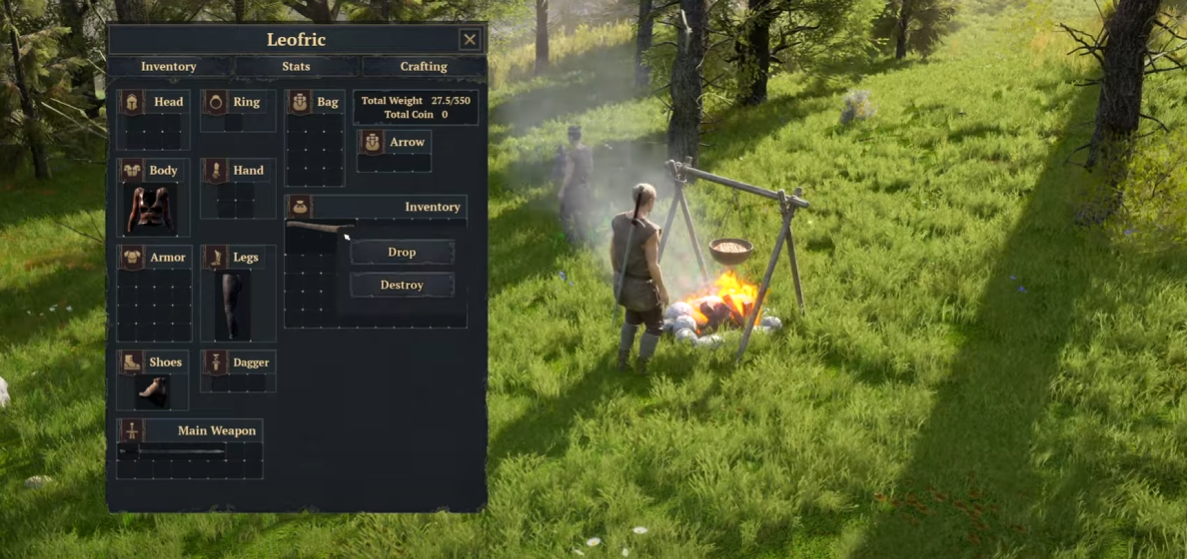Select the Inventory tab

[169, 67]
